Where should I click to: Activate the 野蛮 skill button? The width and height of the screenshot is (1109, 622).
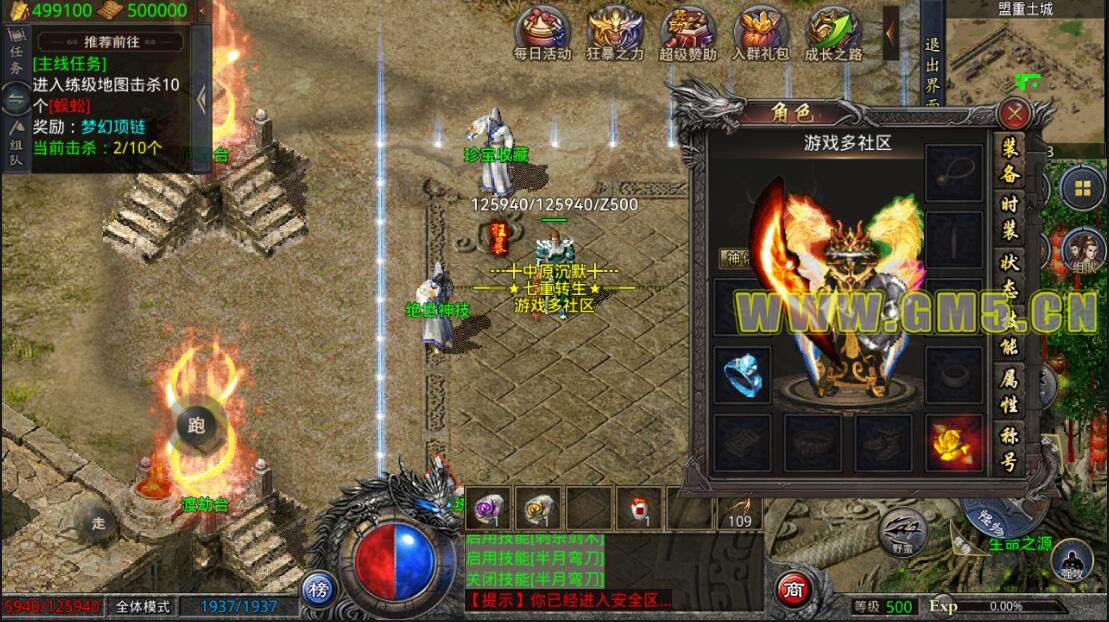pos(903,531)
